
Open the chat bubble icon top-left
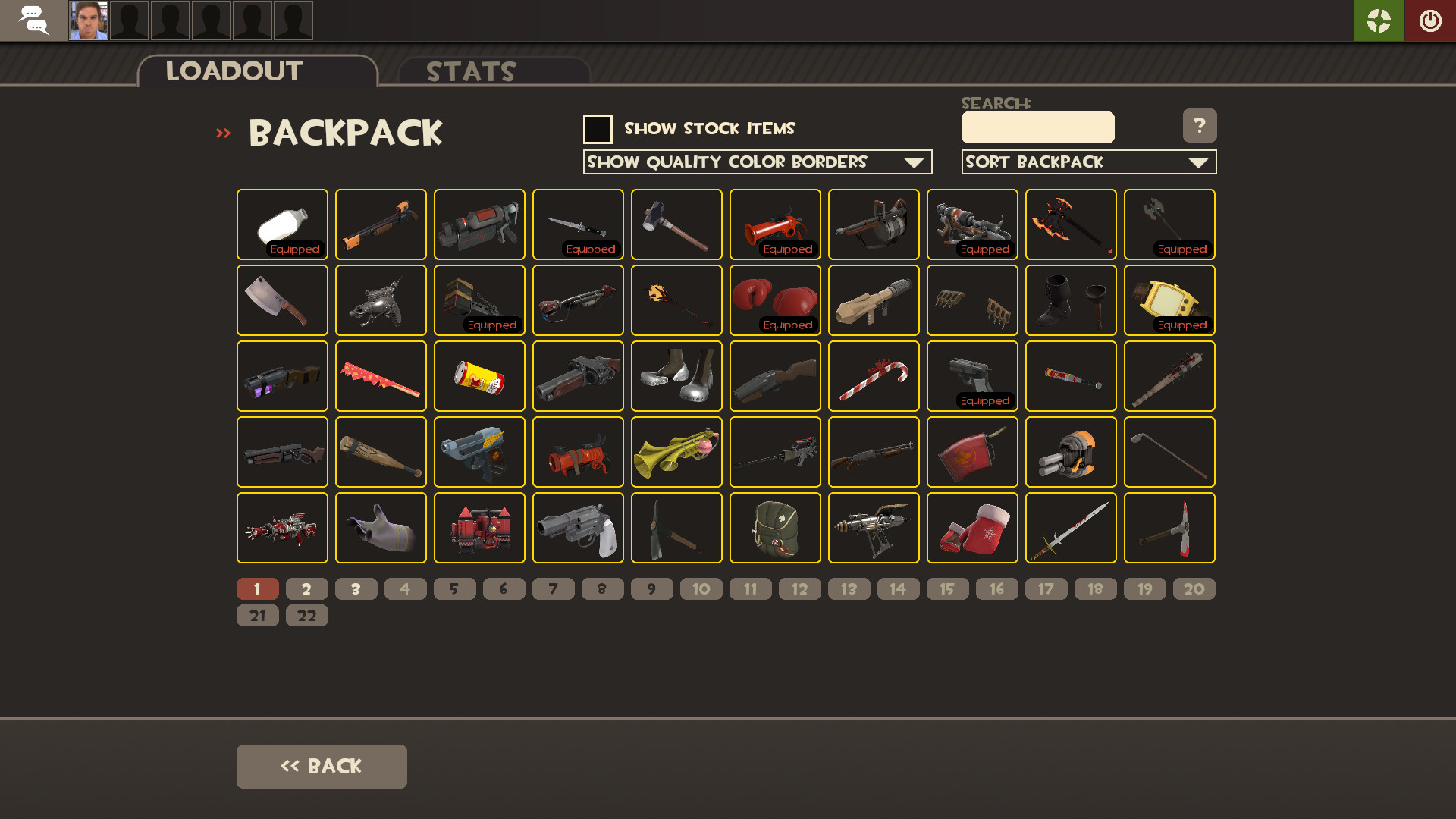click(x=35, y=20)
